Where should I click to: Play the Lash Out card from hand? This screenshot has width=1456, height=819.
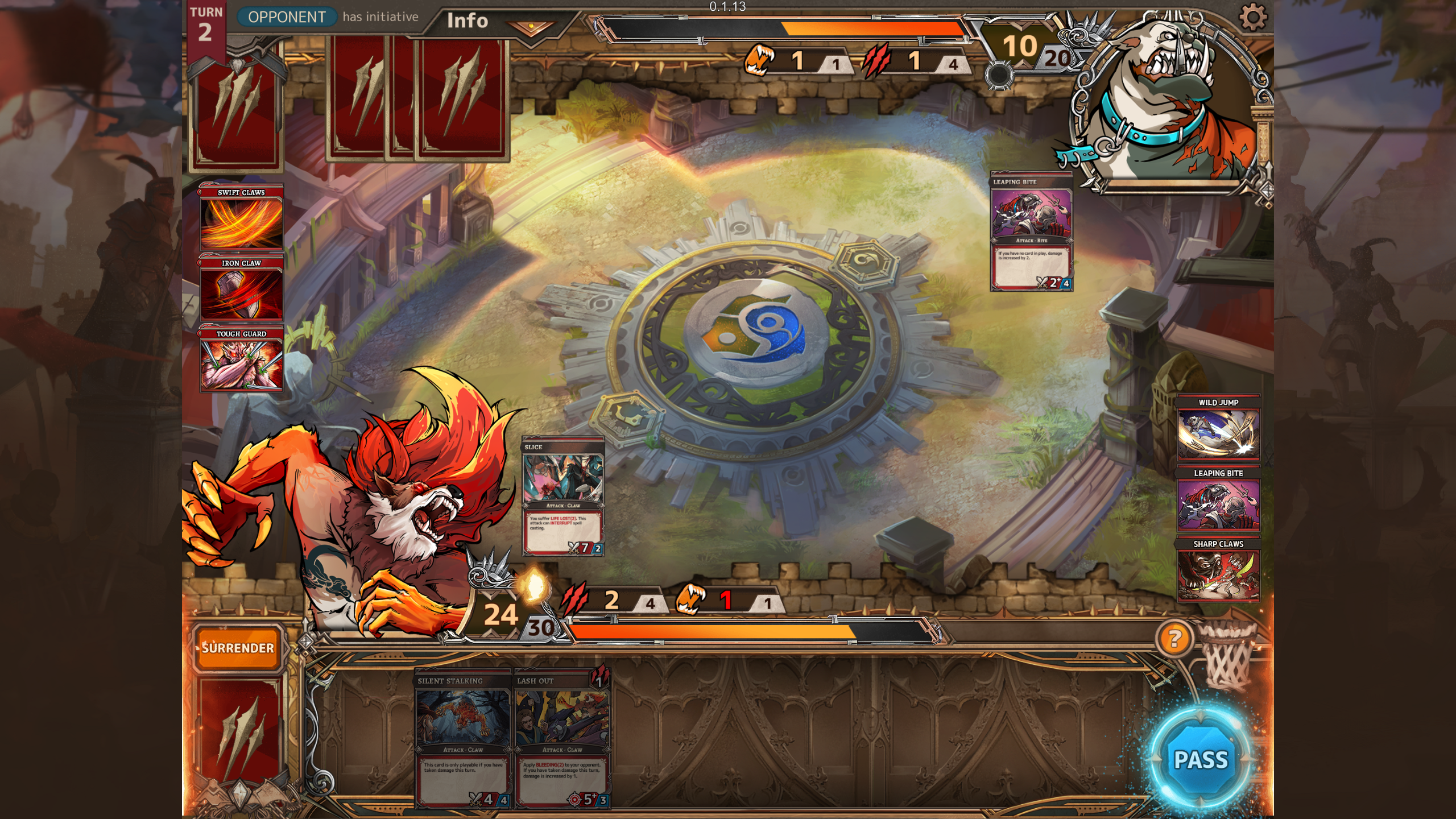562,738
